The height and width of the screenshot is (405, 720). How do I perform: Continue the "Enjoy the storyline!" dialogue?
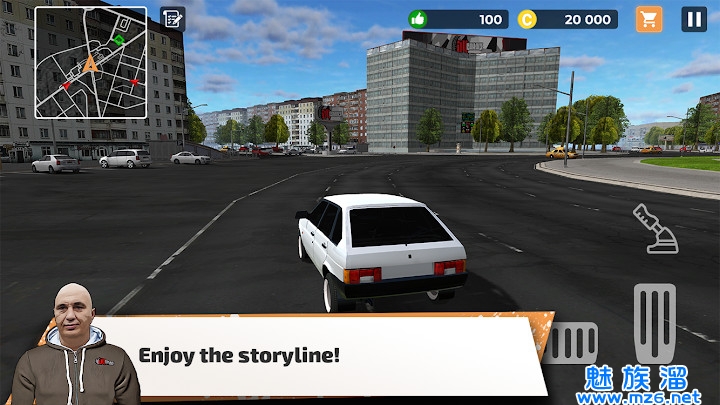[x=330, y=355]
